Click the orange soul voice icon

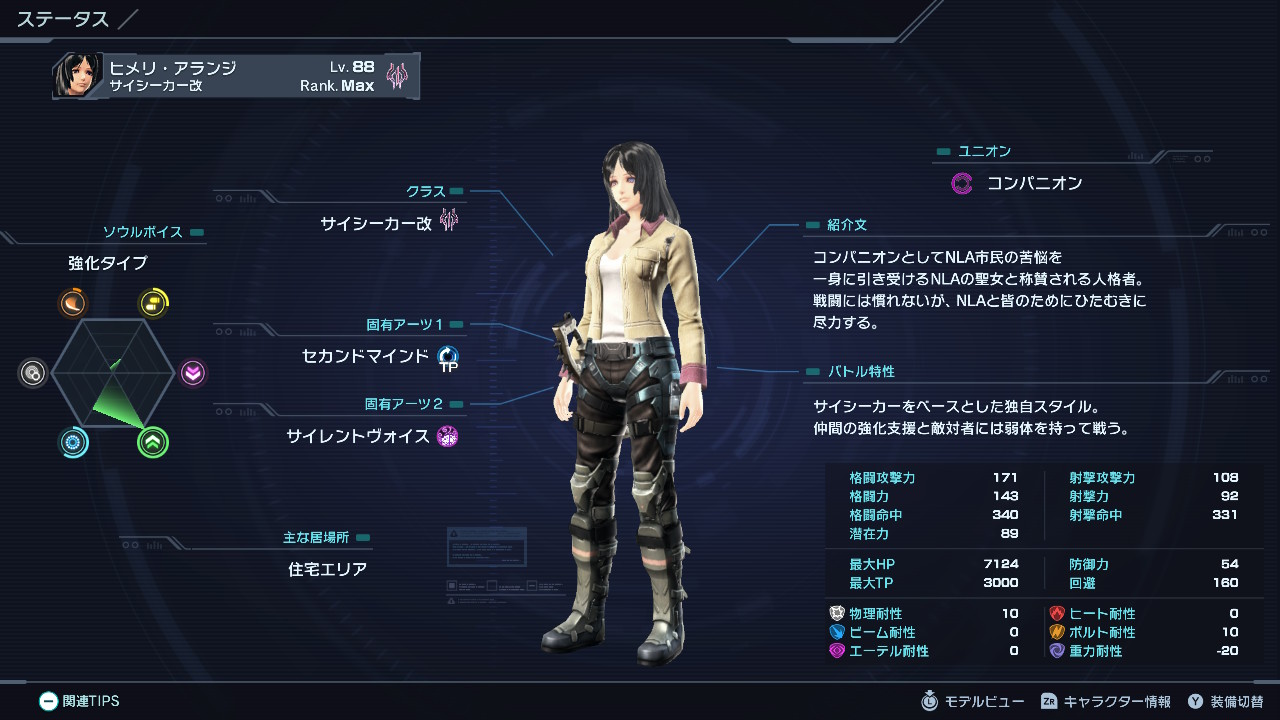tap(72, 303)
